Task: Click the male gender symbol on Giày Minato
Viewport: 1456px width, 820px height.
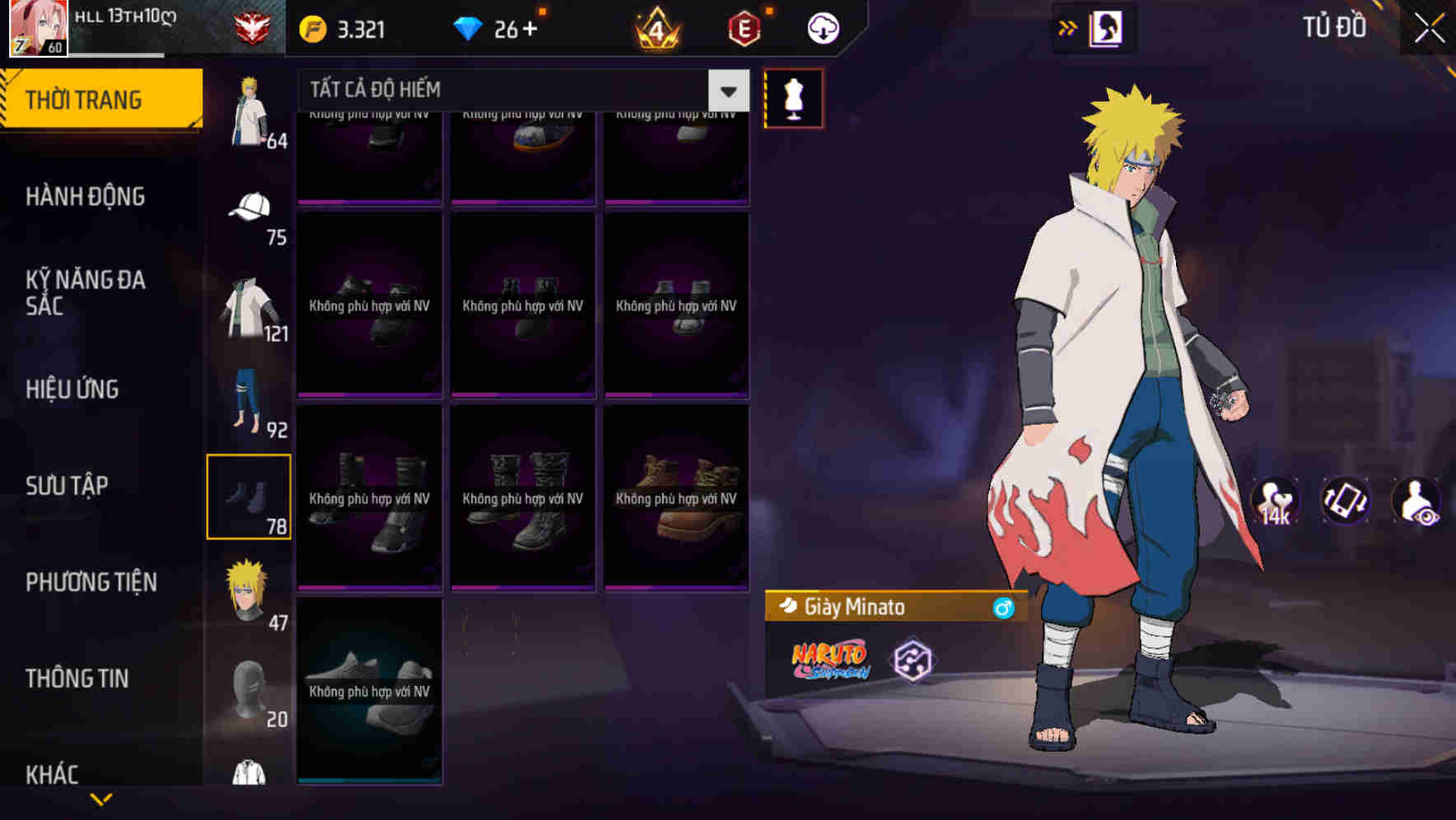Action: point(1003,608)
